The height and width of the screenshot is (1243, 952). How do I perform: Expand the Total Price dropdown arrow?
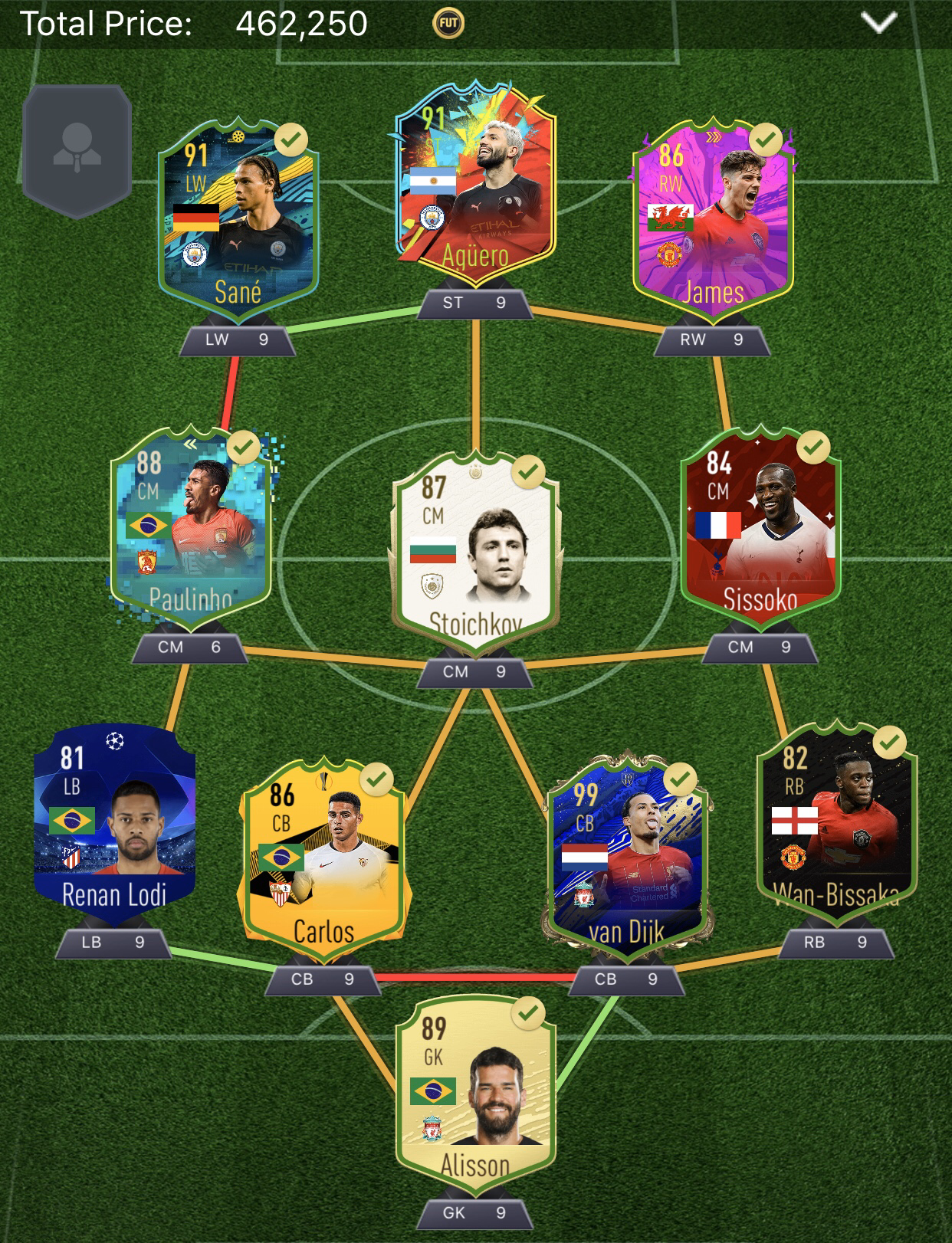(878, 23)
